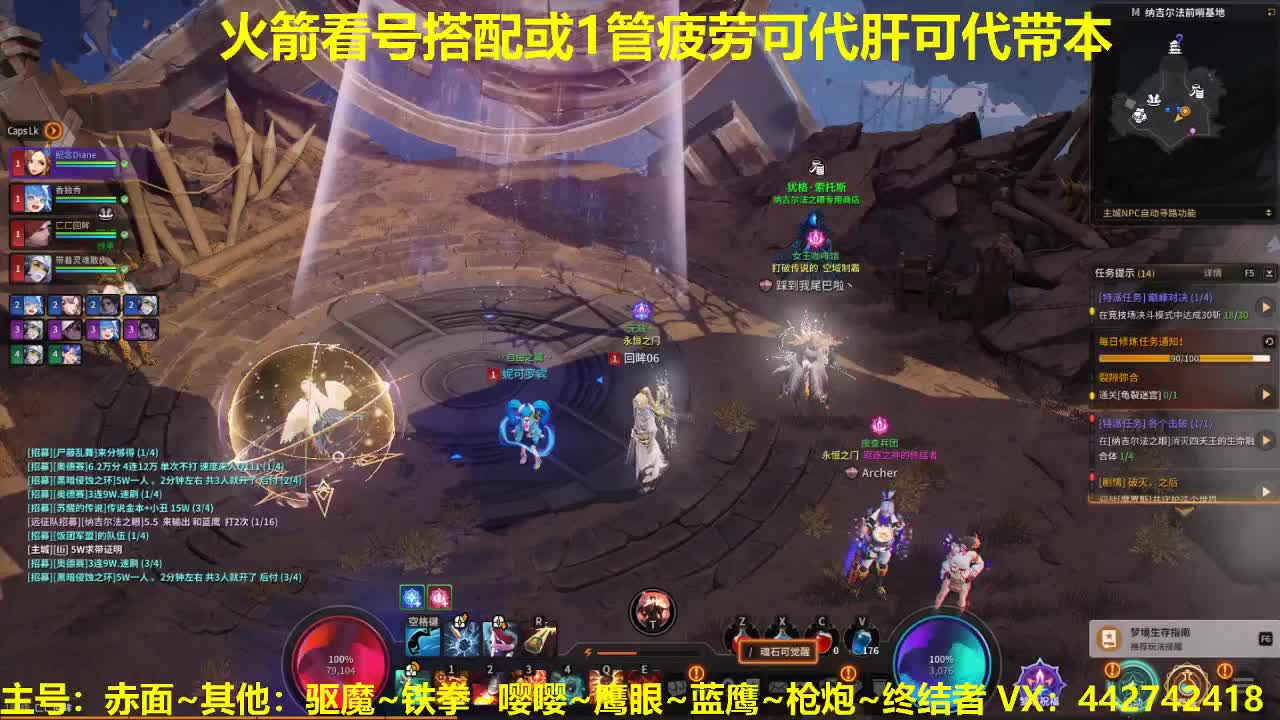Activate the R-key skill icon
The width and height of the screenshot is (1280, 720).
538,639
